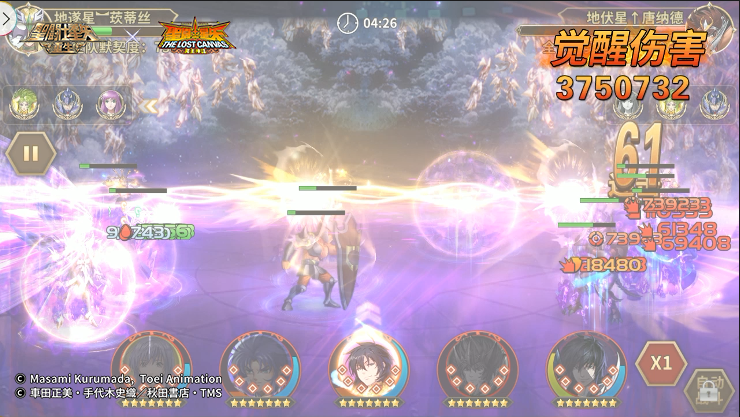Select the green-haired ally portrait
The height and width of the screenshot is (417, 740).
tap(24, 102)
